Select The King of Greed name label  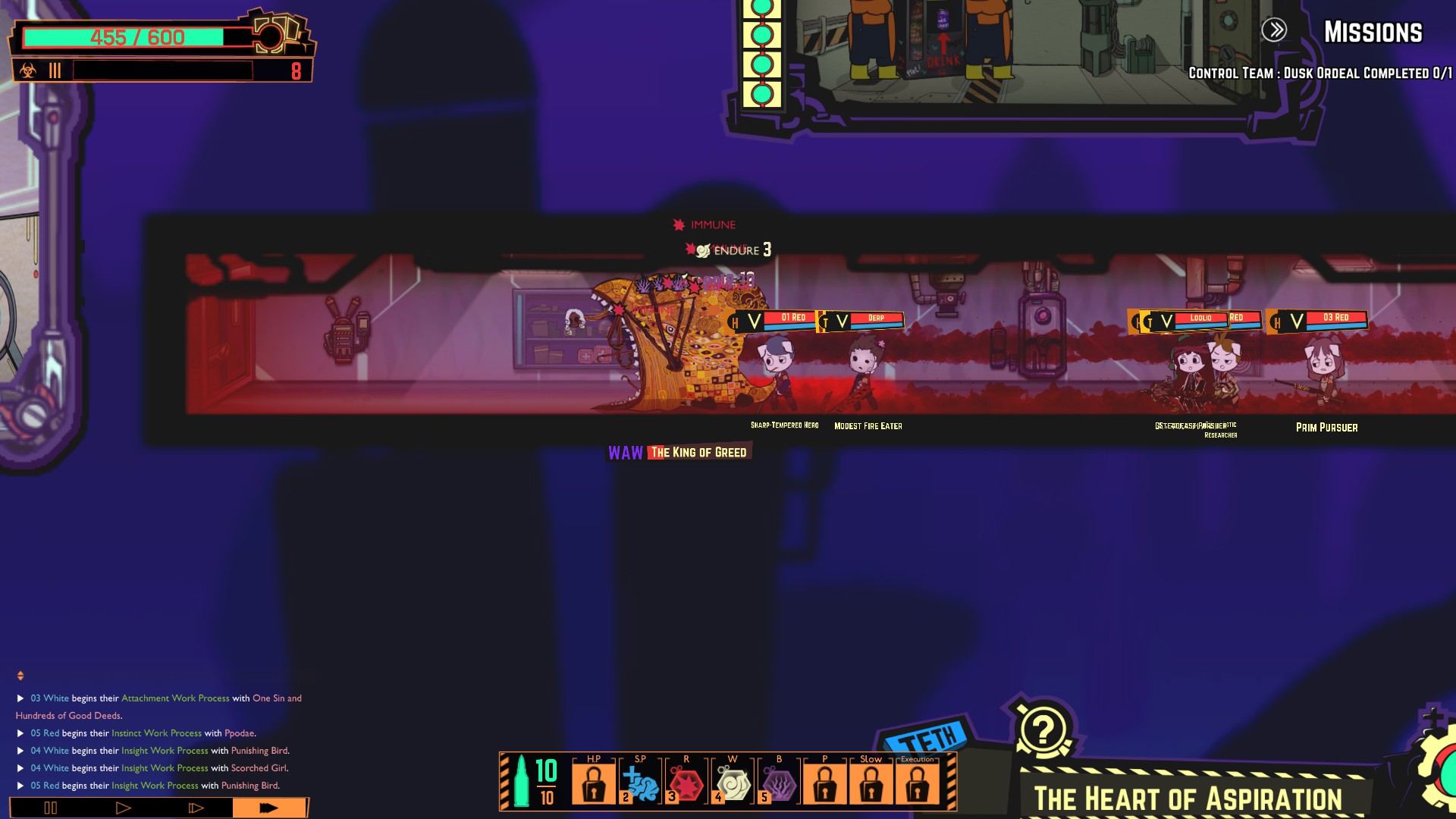(x=698, y=453)
